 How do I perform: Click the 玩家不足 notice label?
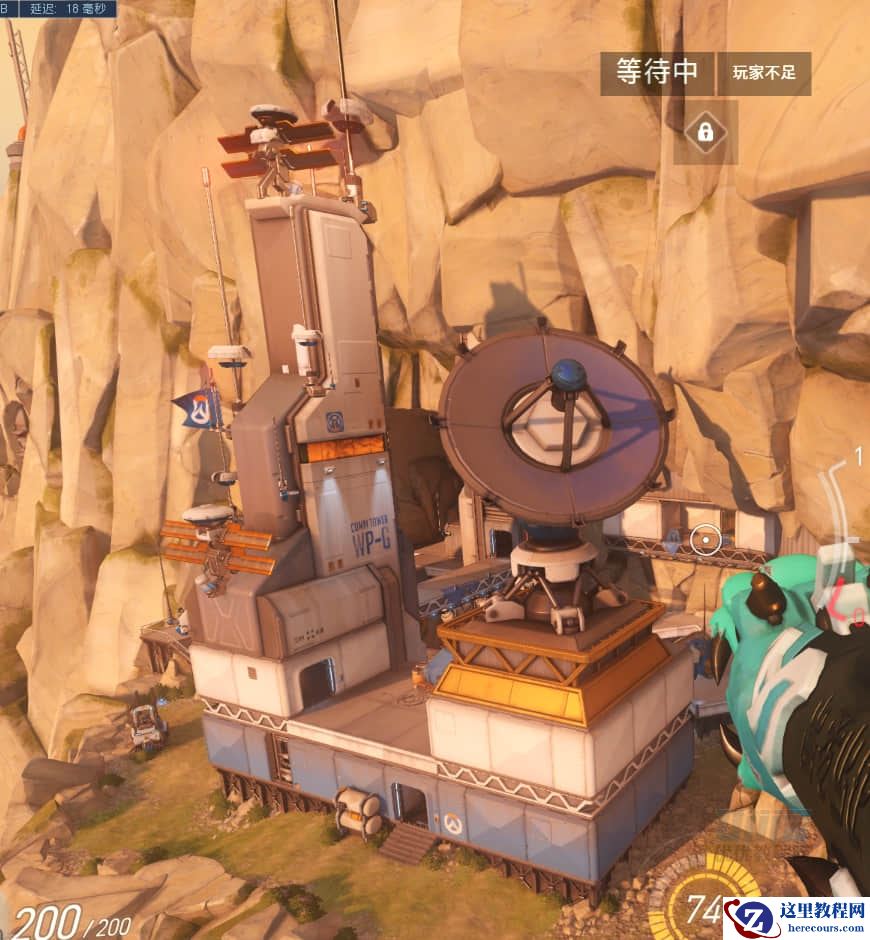click(764, 73)
